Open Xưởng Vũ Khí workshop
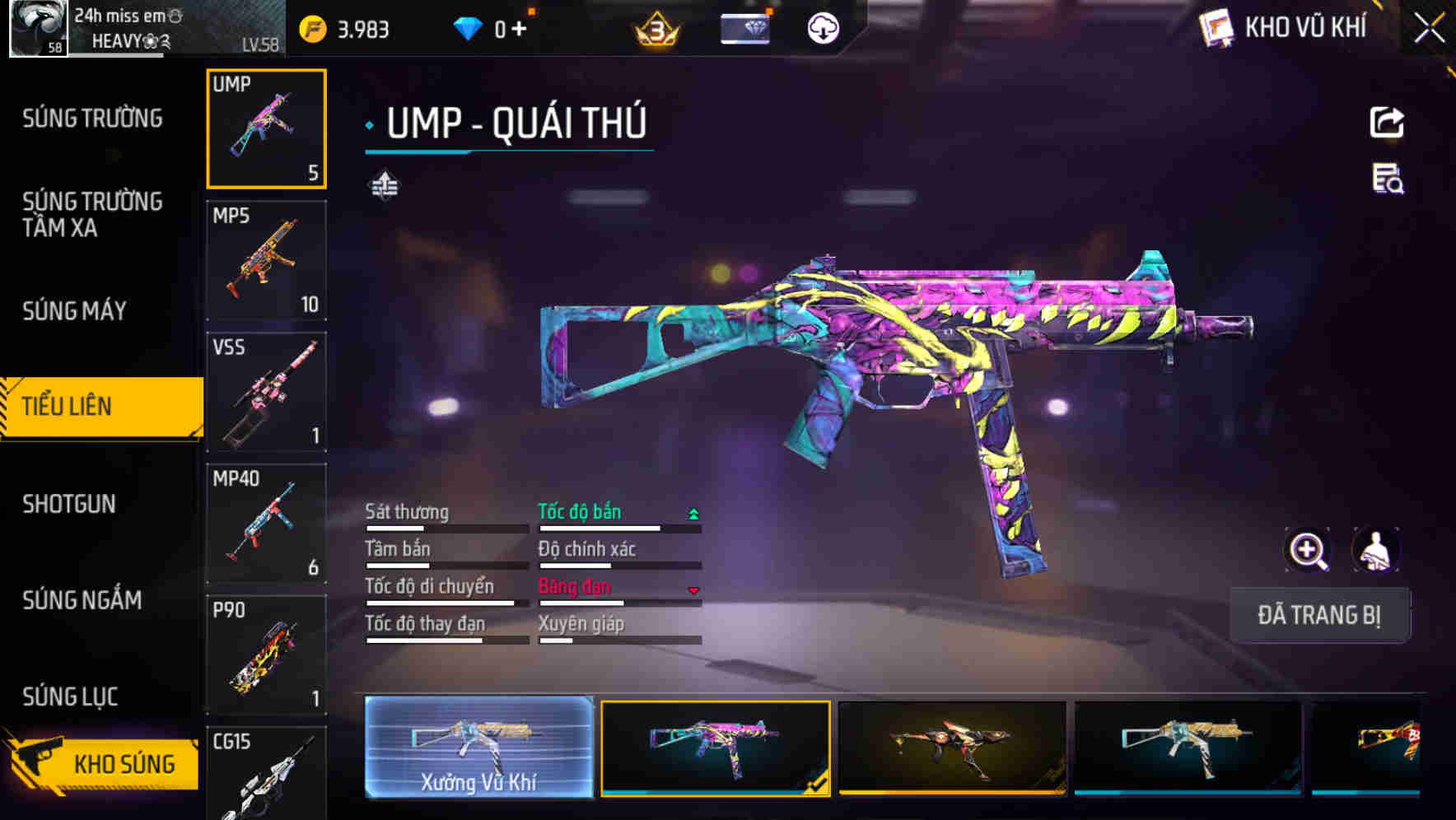1456x820 pixels. tap(478, 748)
